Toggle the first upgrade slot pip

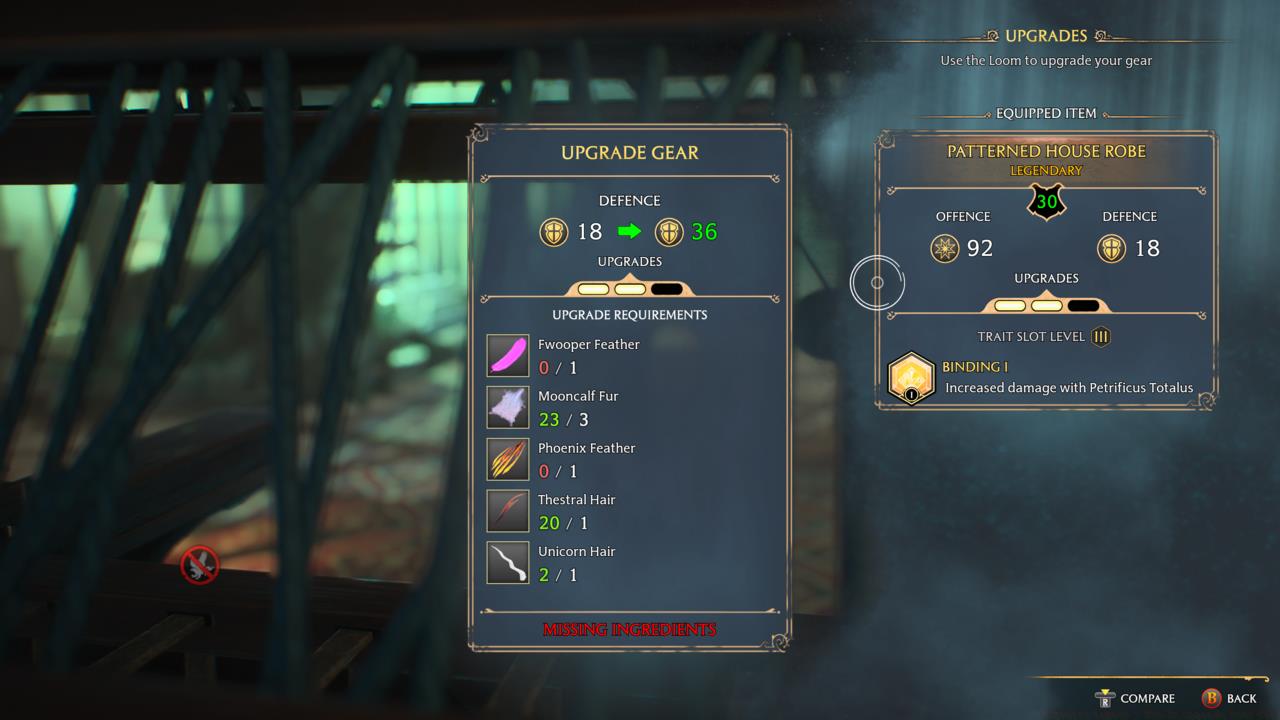pos(594,288)
